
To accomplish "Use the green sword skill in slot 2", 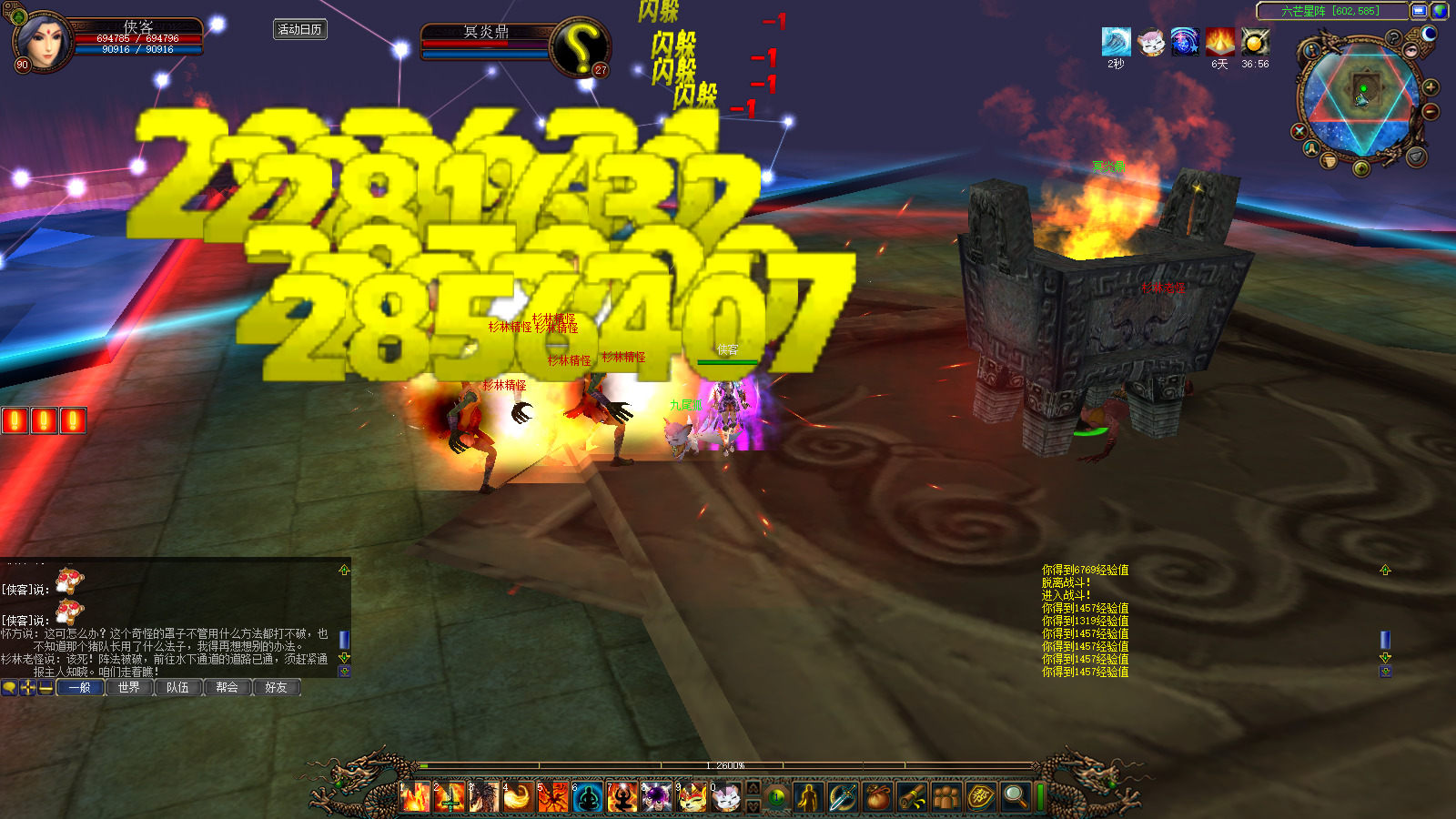I will [x=450, y=798].
